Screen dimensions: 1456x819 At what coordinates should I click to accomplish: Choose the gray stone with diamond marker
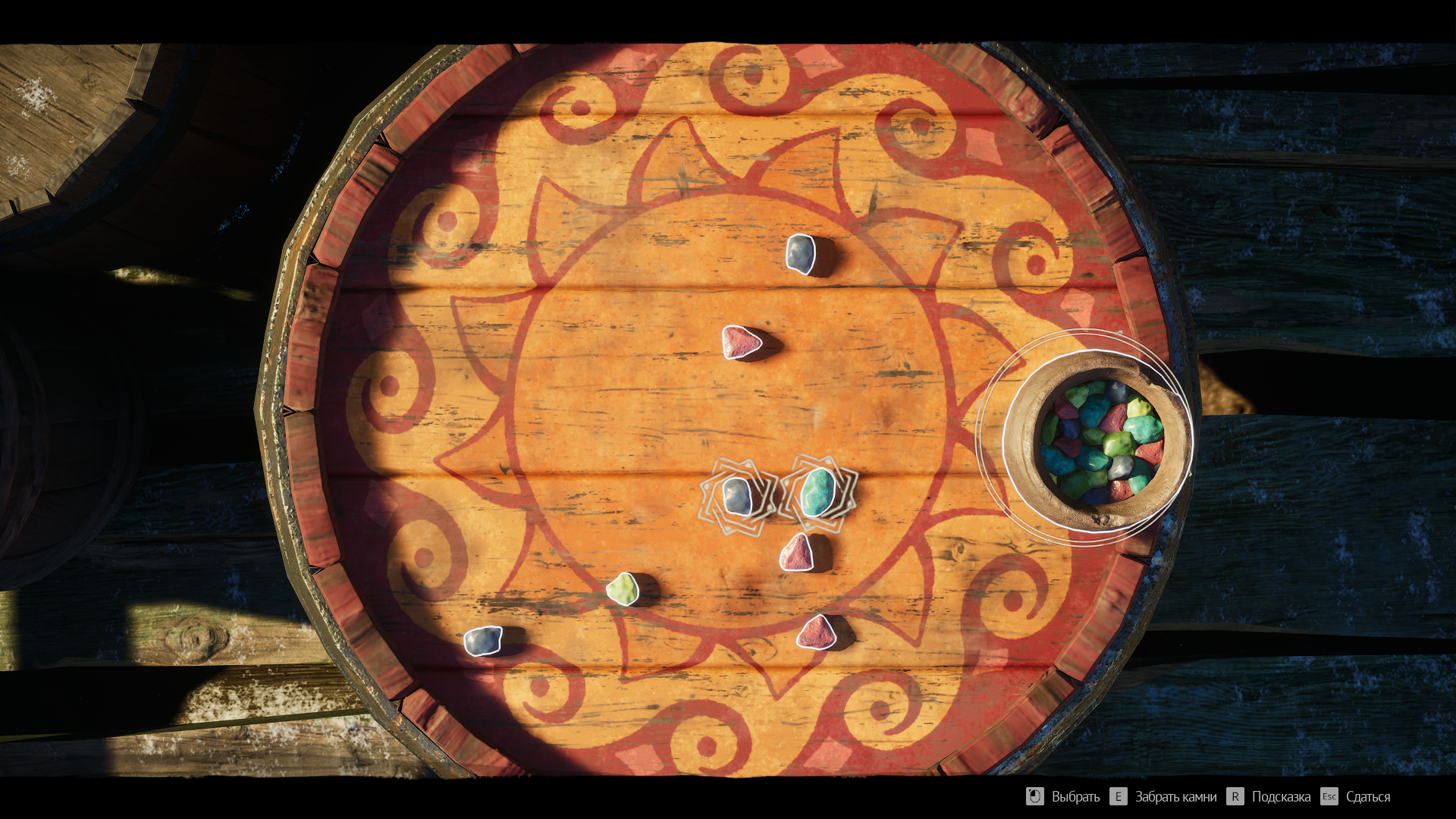click(737, 497)
